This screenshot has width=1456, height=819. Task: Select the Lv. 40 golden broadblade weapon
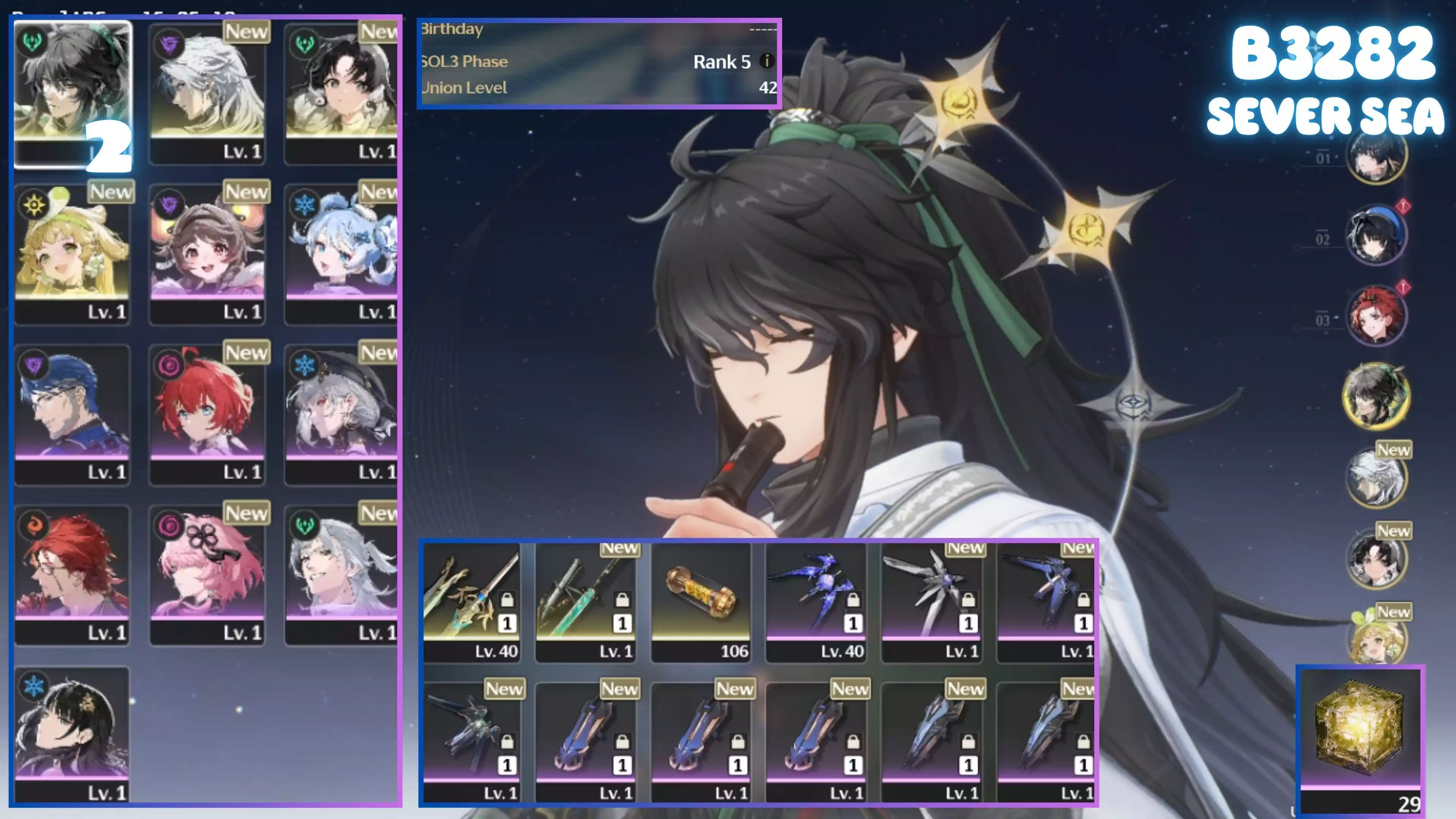472,602
